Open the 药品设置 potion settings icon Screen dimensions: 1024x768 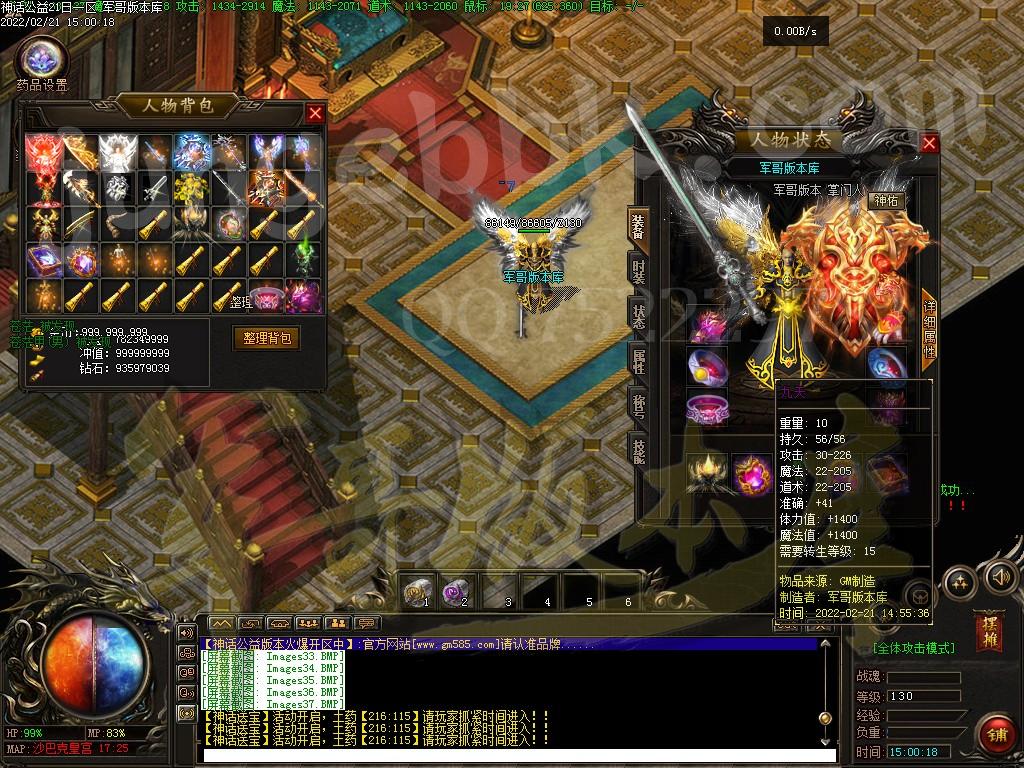[x=42, y=60]
